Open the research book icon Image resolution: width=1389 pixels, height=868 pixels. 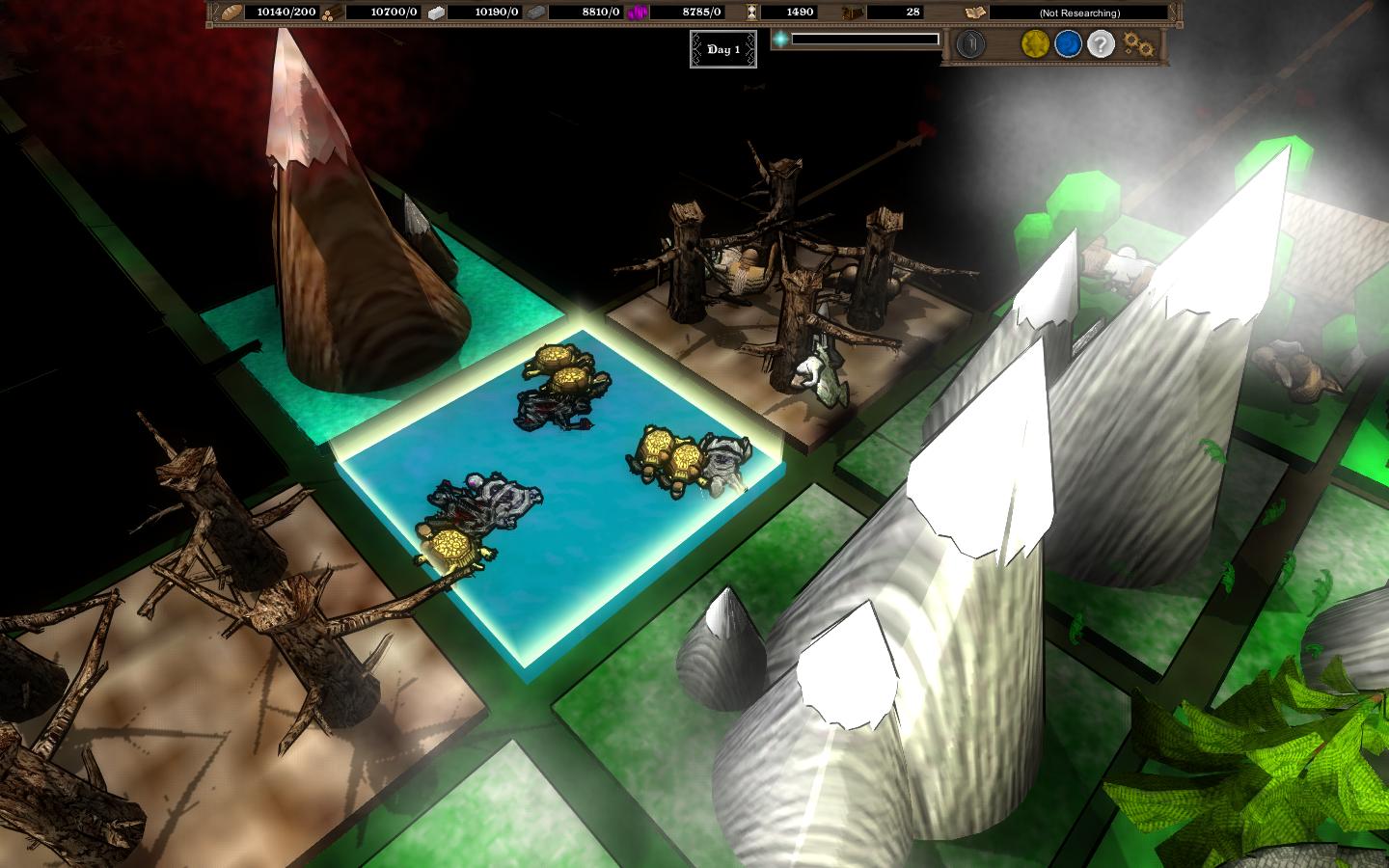[x=975, y=13]
